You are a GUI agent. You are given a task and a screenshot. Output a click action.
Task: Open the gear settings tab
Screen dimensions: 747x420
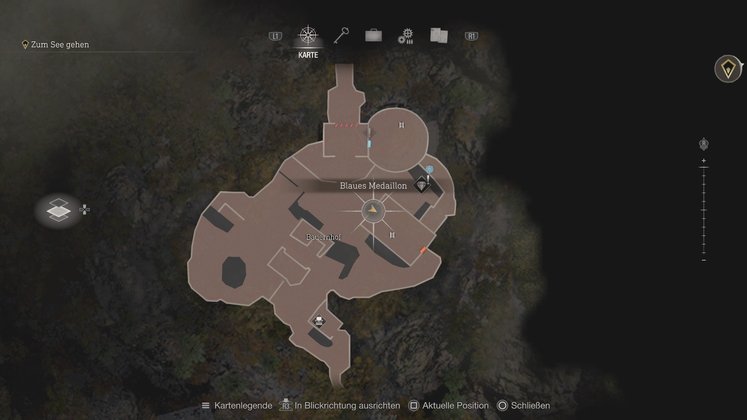click(405, 36)
